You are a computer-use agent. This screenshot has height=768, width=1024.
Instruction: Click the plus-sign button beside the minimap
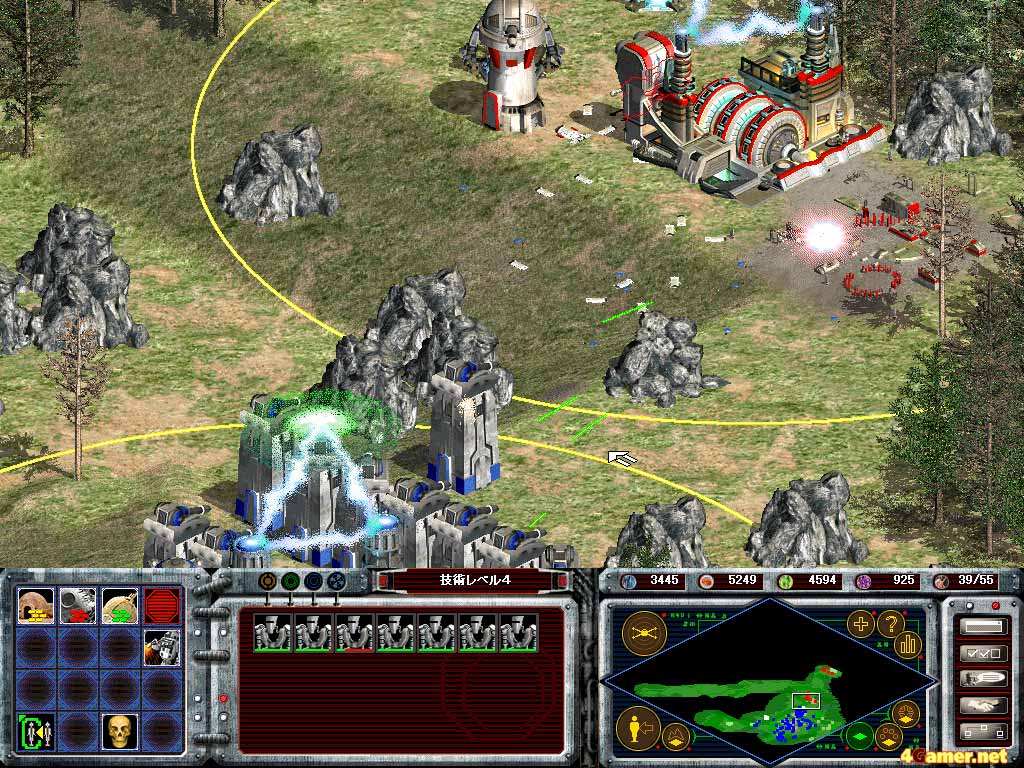click(x=860, y=624)
